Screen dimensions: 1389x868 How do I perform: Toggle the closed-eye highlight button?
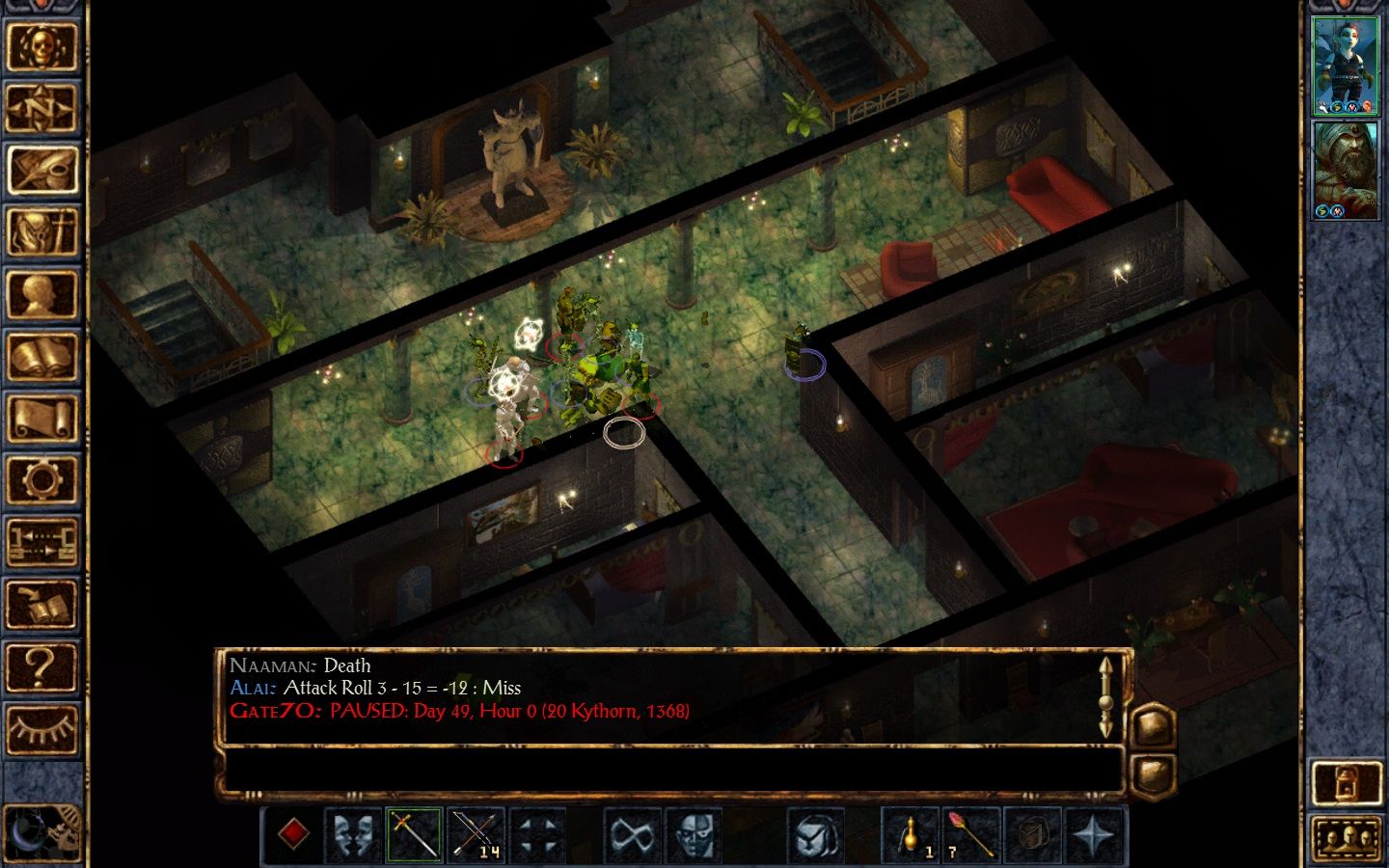(41, 729)
